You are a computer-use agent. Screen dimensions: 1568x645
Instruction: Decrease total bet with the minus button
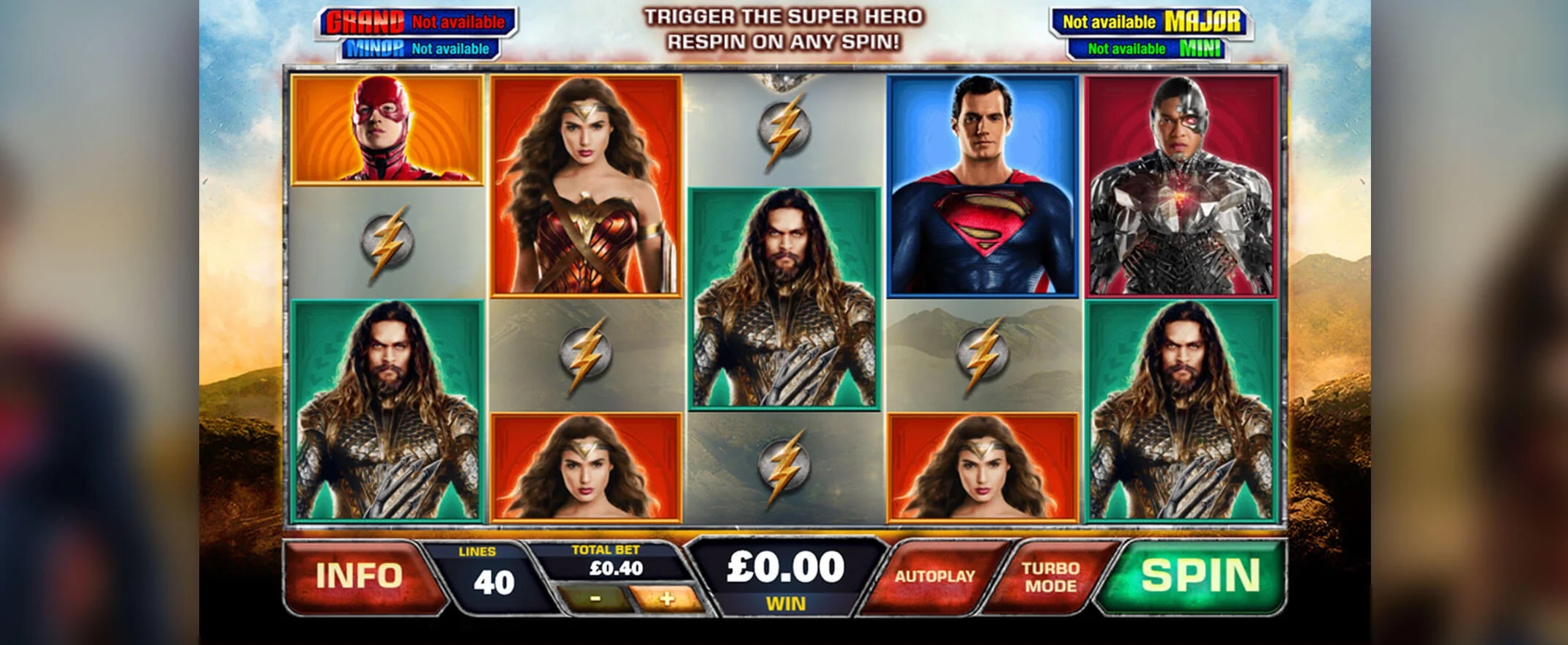pos(595,599)
